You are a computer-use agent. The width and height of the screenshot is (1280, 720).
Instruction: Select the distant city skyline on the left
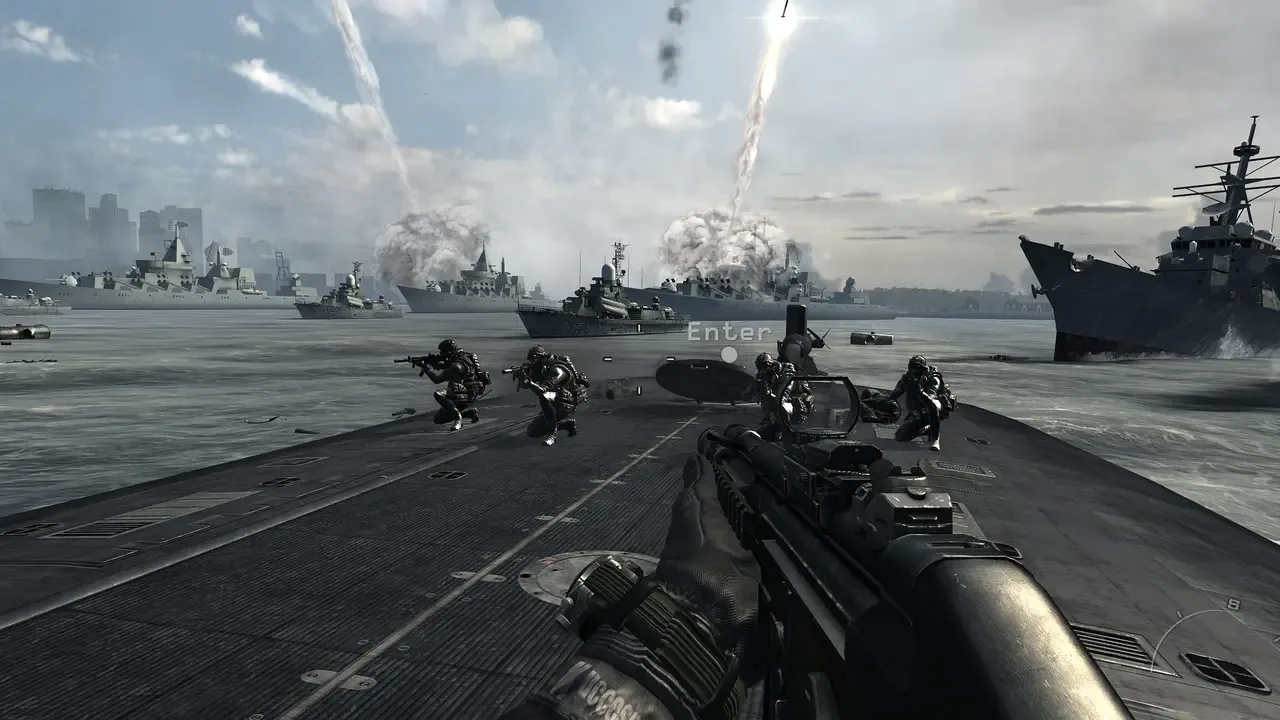point(80,215)
